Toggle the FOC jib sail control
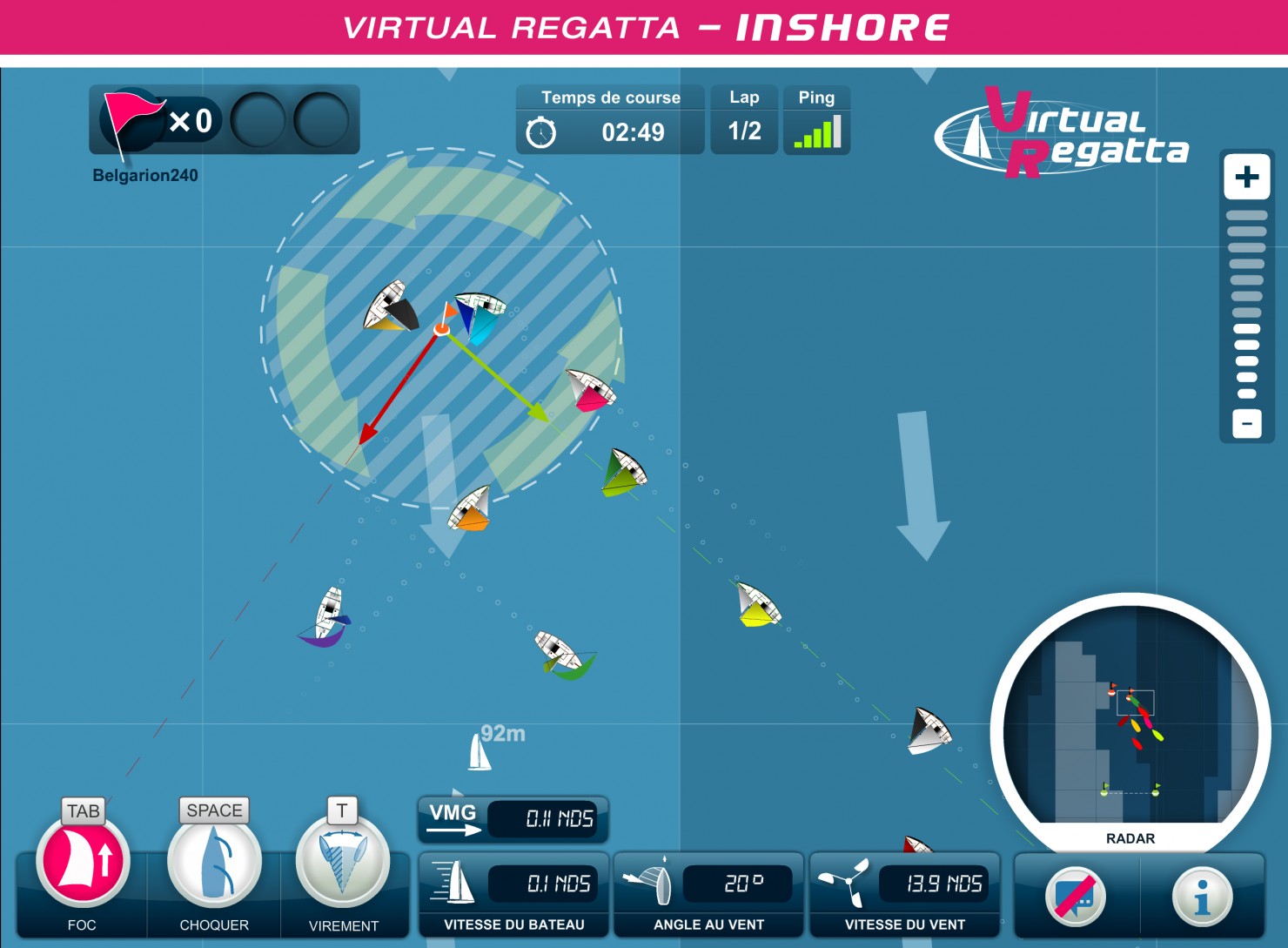Image resolution: width=1288 pixels, height=948 pixels. [83, 862]
